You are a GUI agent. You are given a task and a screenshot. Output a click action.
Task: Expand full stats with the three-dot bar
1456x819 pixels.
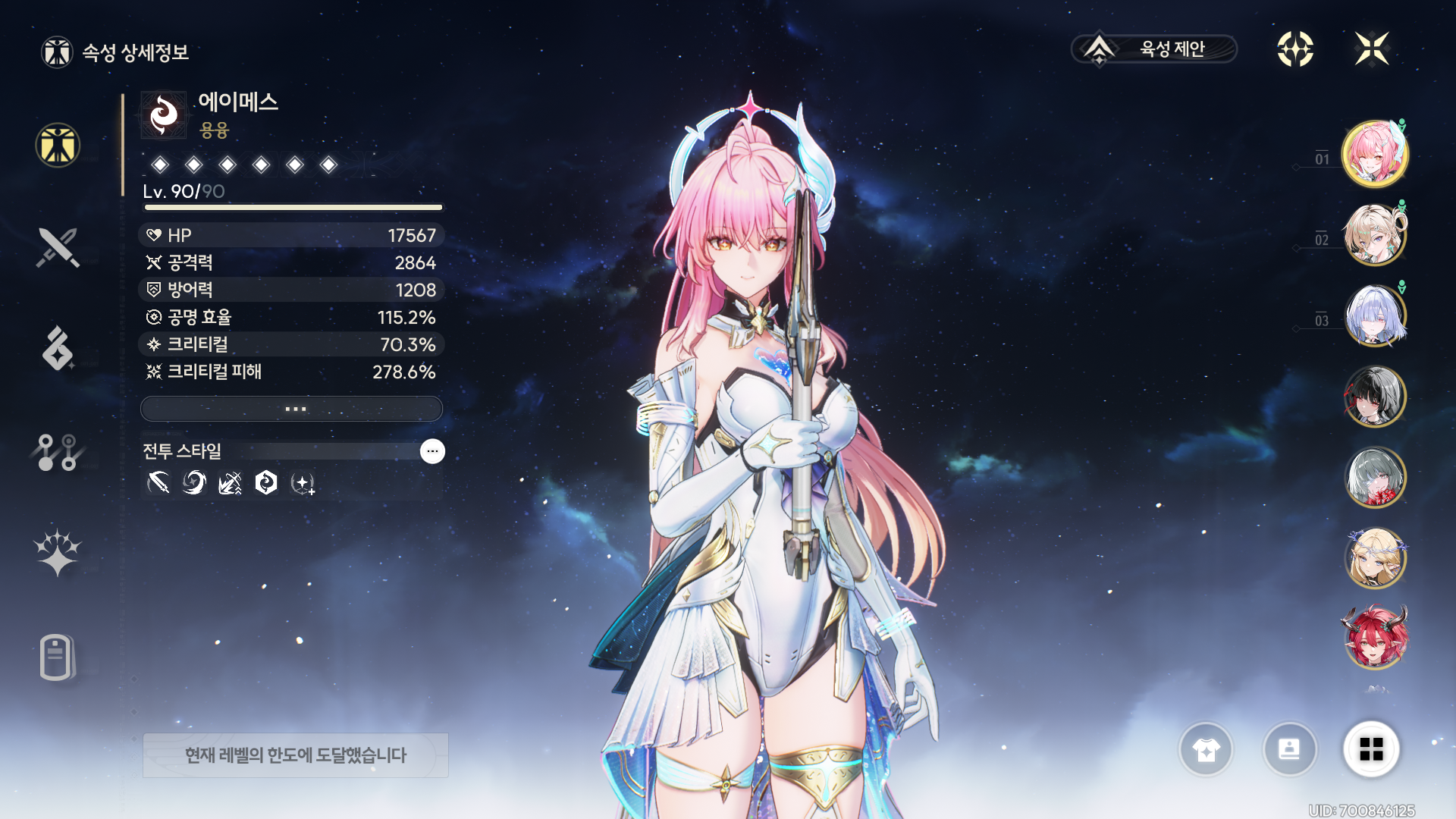coord(292,409)
